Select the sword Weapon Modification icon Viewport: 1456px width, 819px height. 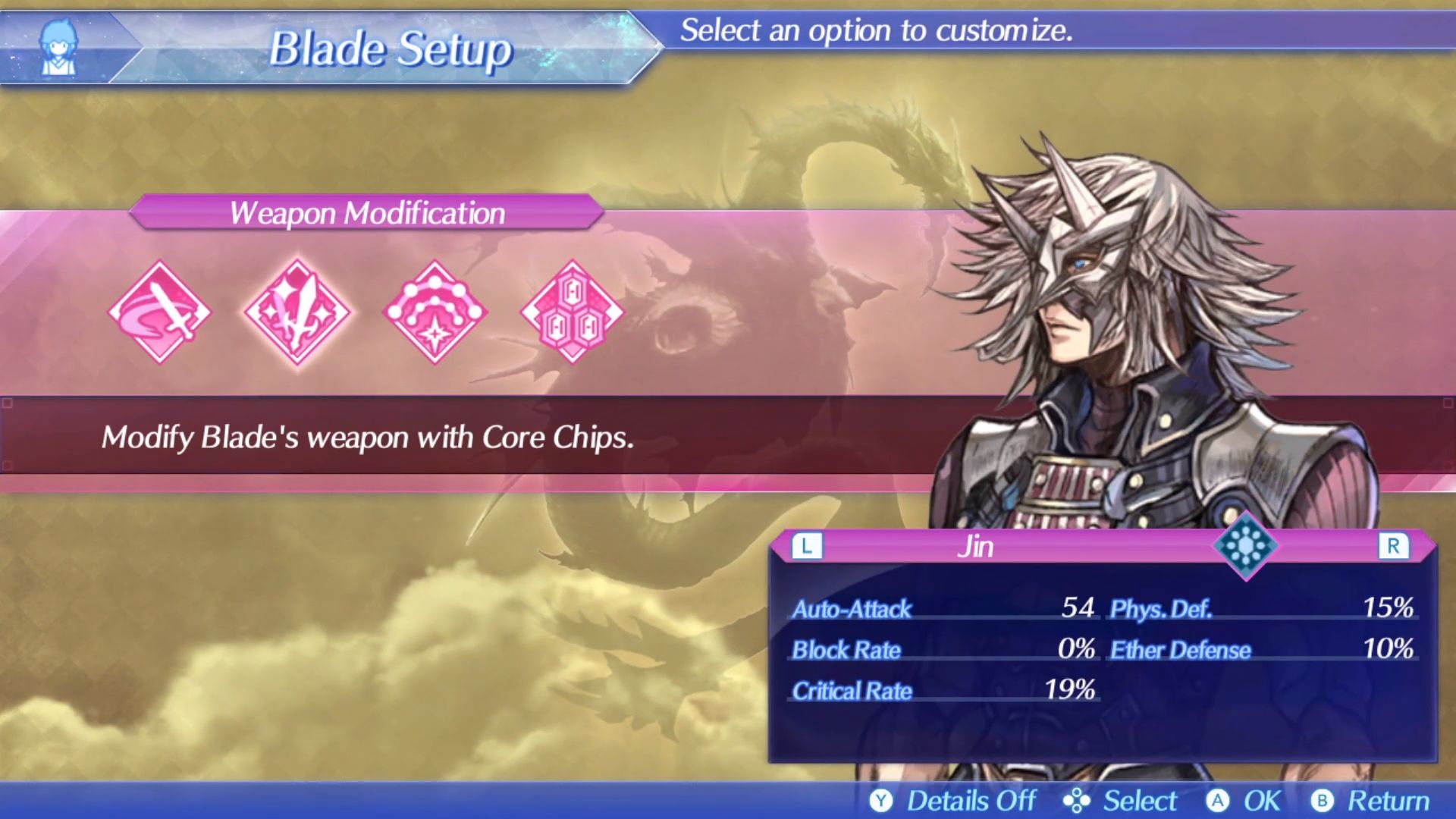[x=160, y=312]
